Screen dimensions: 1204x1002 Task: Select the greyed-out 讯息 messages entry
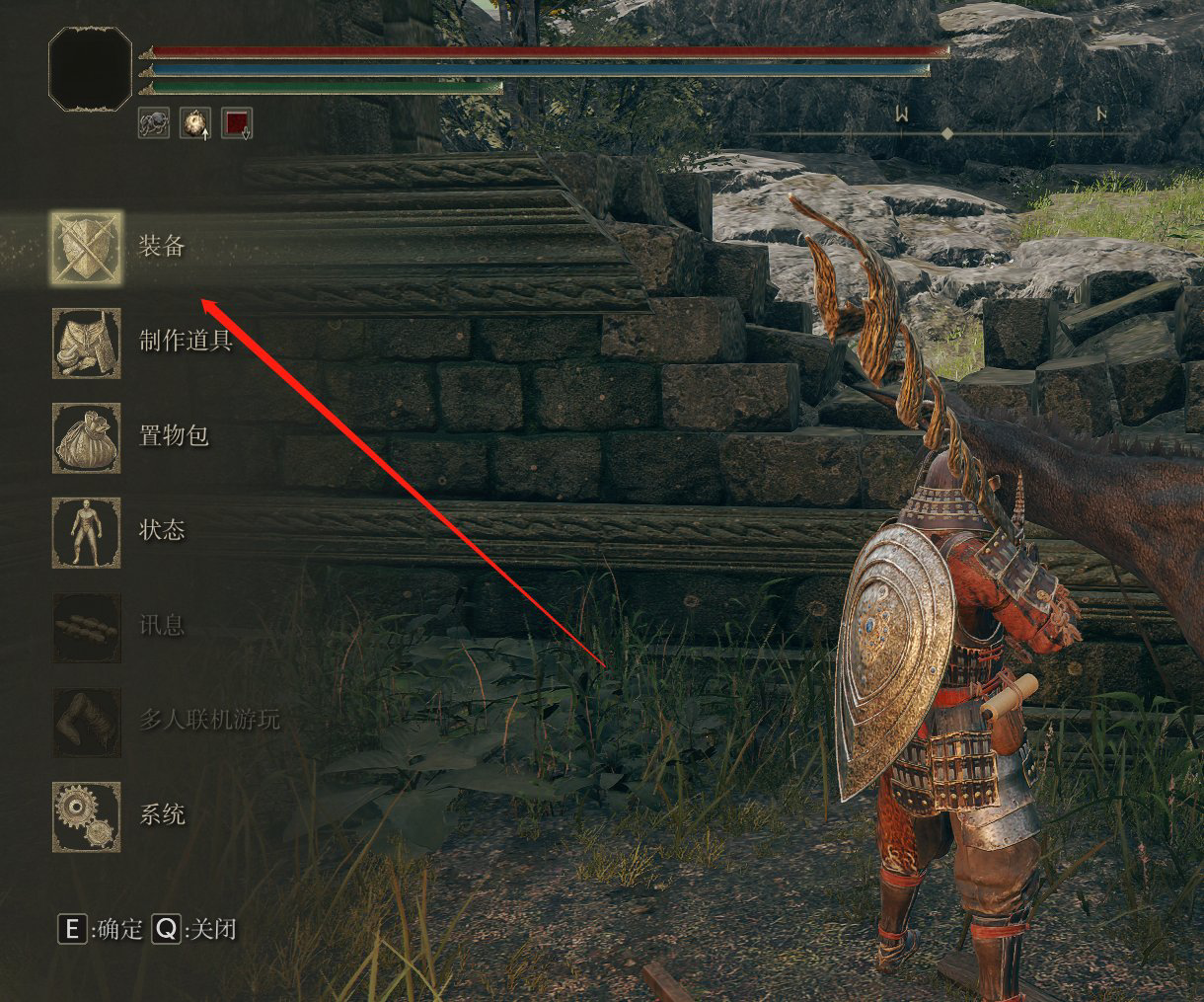(x=87, y=627)
